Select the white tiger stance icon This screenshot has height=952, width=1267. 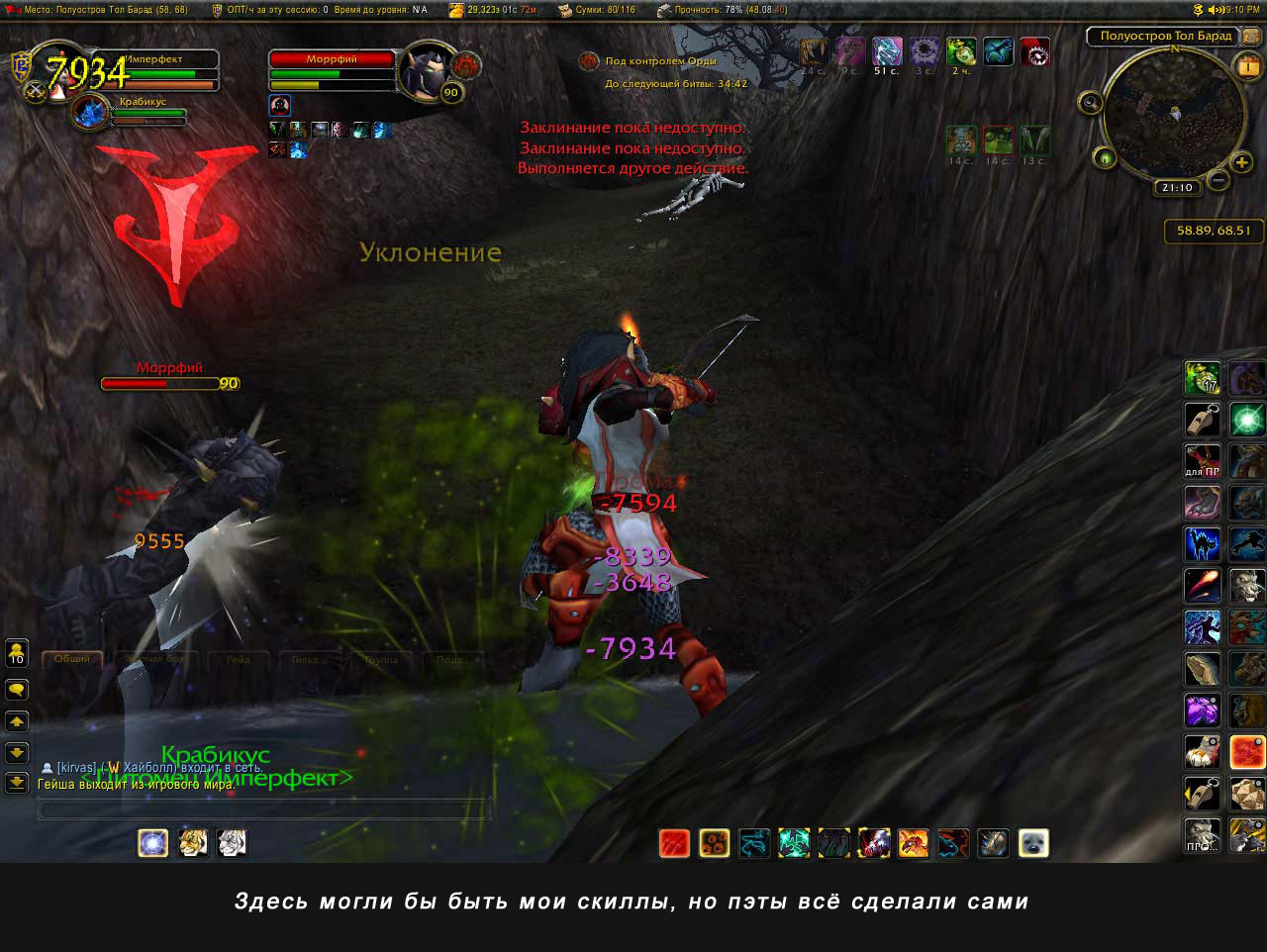tap(232, 843)
